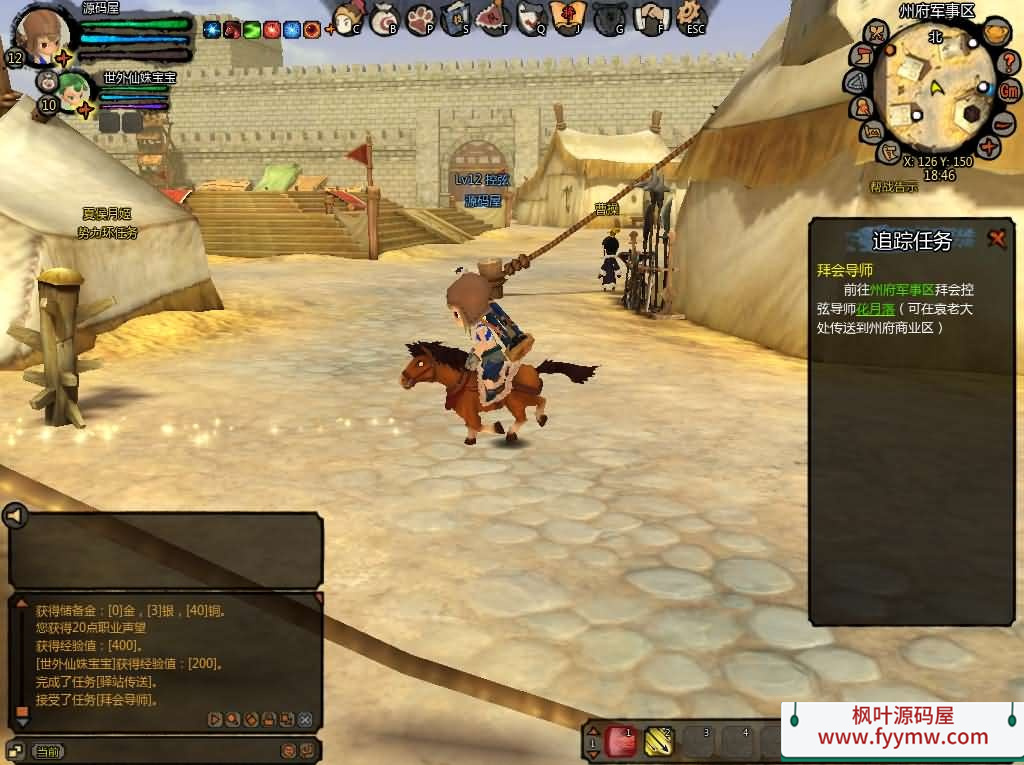Select the red item in hotbar slot 1
This screenshot has height=765, width=1024.
click(621, 741)
